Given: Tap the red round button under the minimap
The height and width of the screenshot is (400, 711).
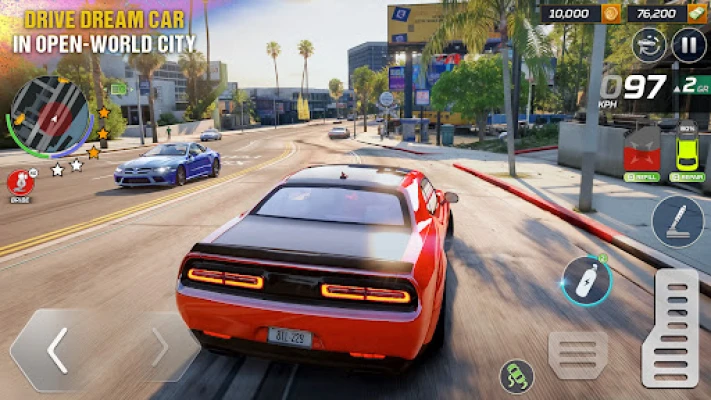Looking at the screenshot, I should [19, 181].
